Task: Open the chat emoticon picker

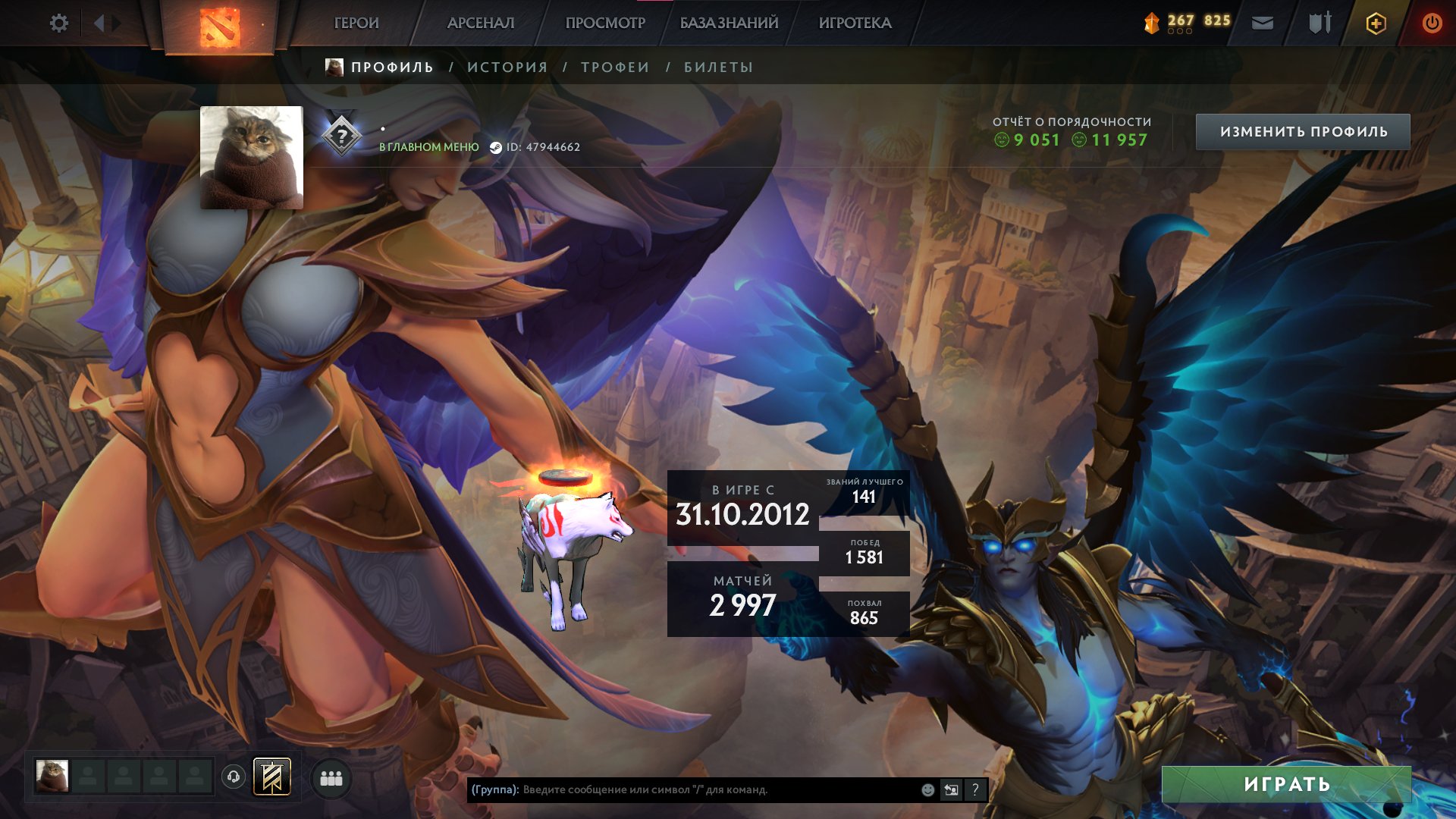Action: point(927,790)
